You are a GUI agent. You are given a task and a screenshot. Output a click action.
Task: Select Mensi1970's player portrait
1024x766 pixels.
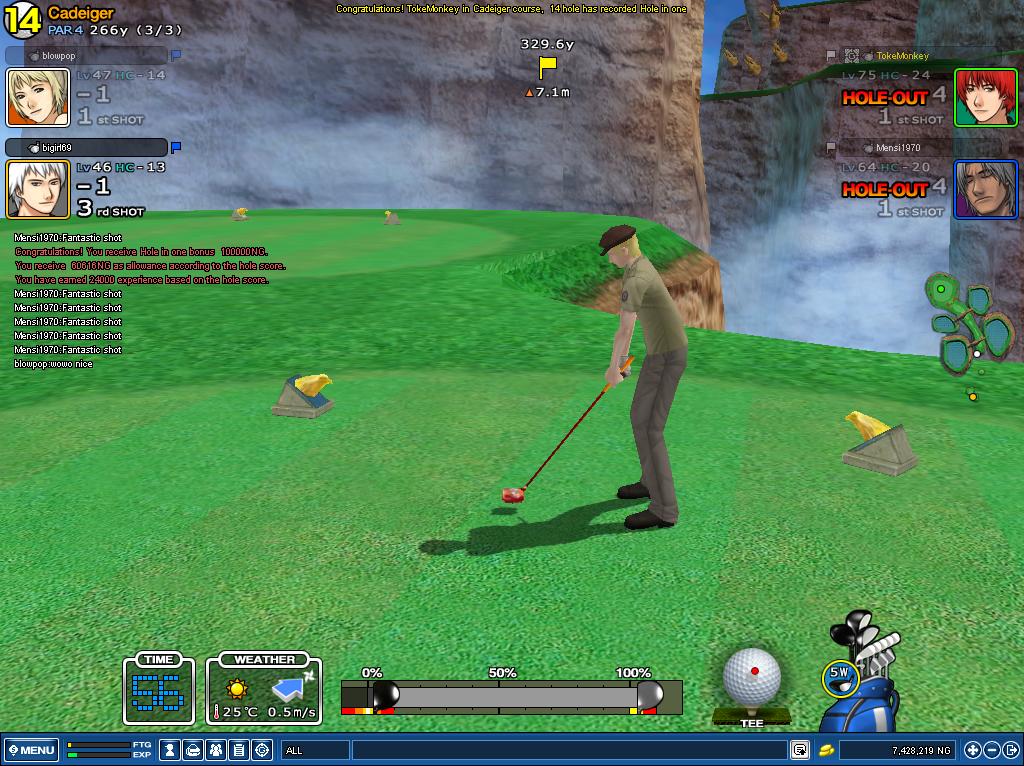point(985,189)
